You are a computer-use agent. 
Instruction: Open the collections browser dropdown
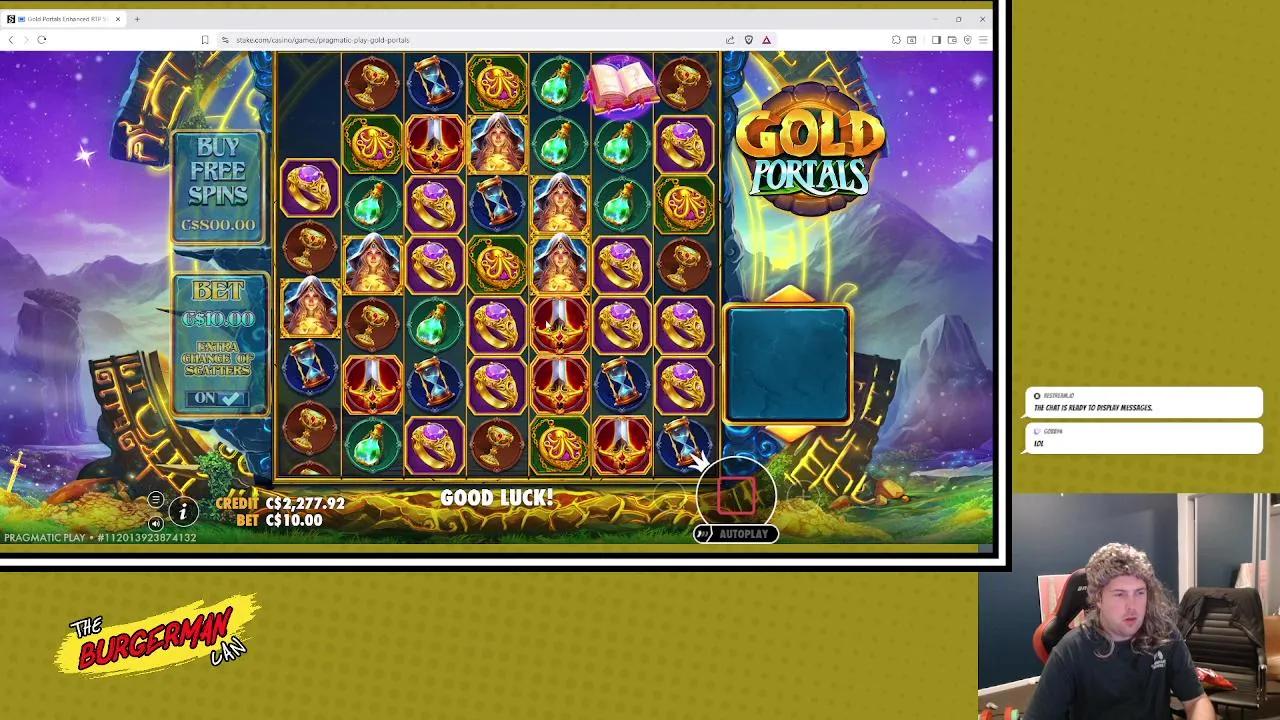pyautogui.click(x=951, y=40)
